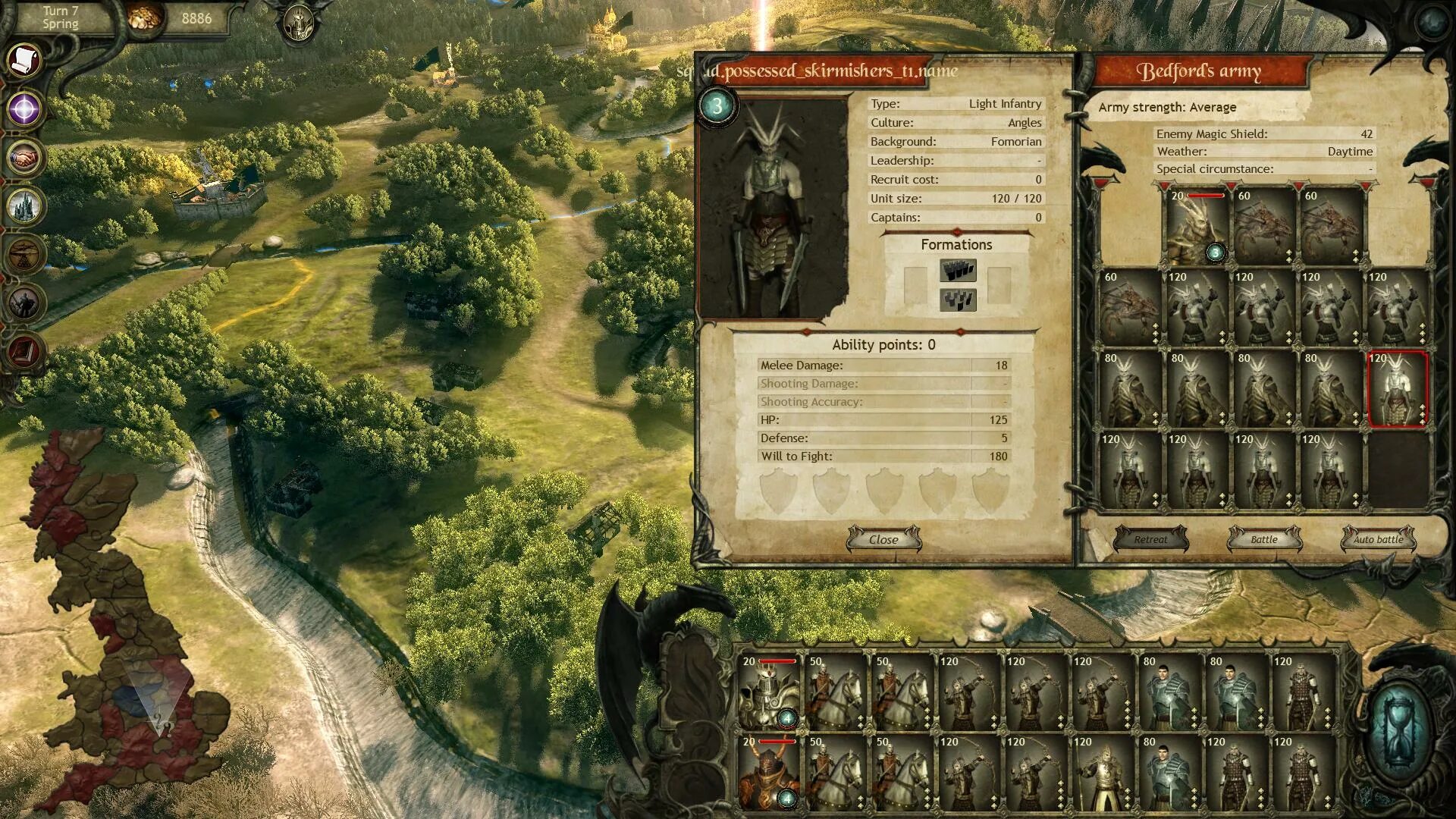
Task: Close the unit details panel
Action: coord(883,539)
